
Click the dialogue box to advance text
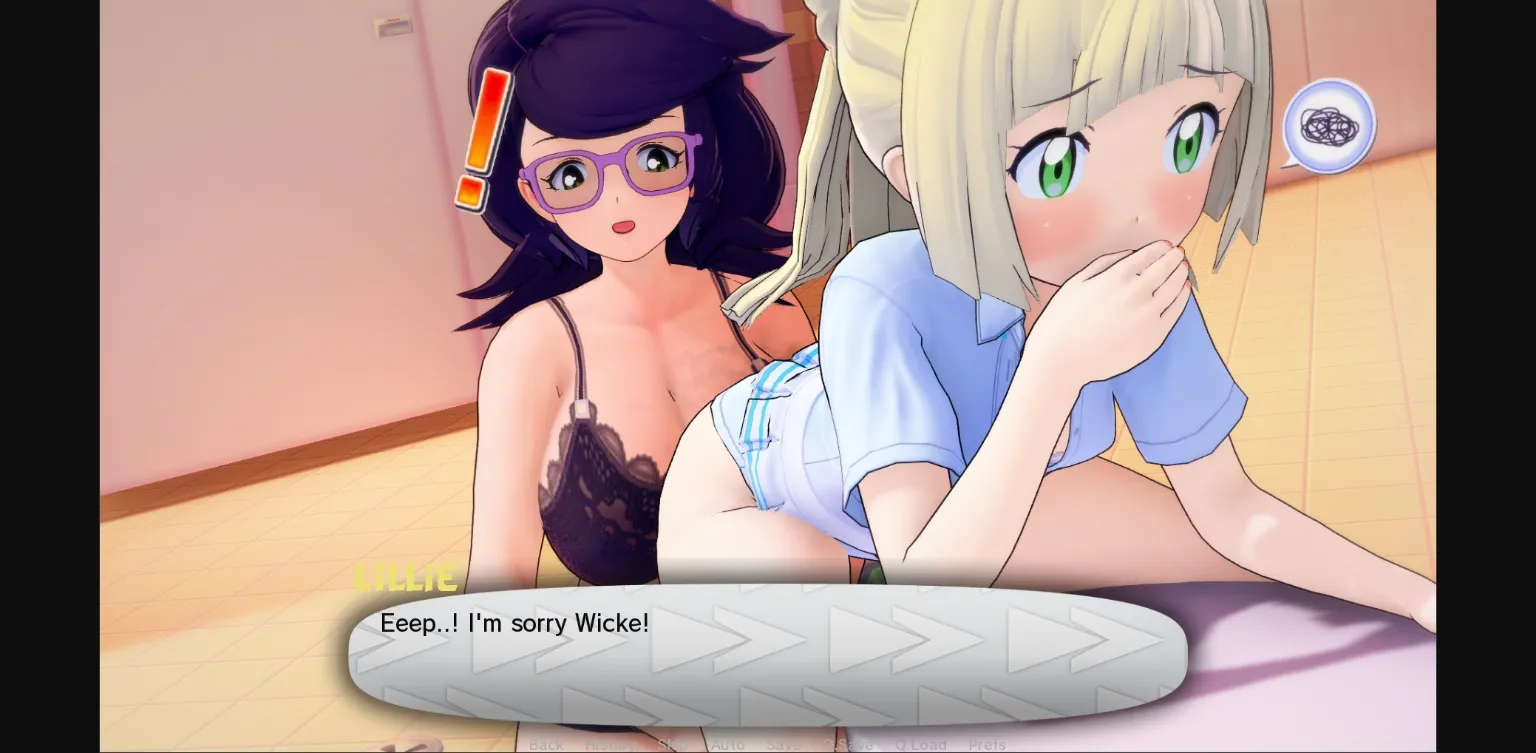click(x=770, y=655)
